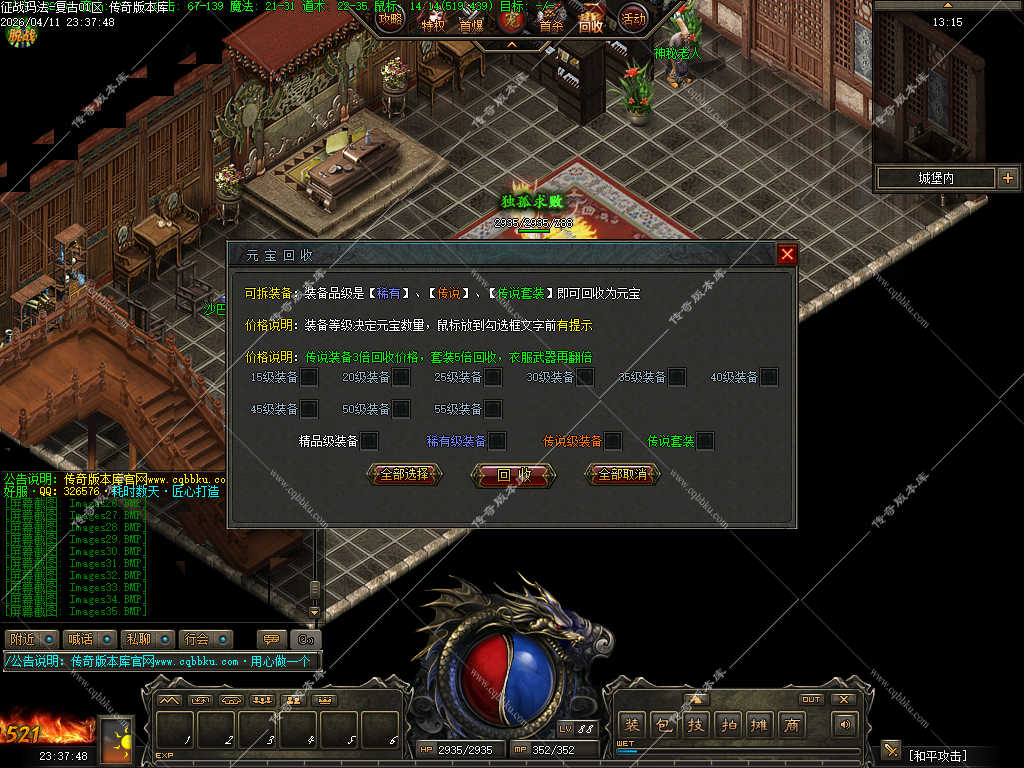This screenshot has width=1024, height=768.
Task: Click the OUT button on bottom panel
Action: coord(811,699)
